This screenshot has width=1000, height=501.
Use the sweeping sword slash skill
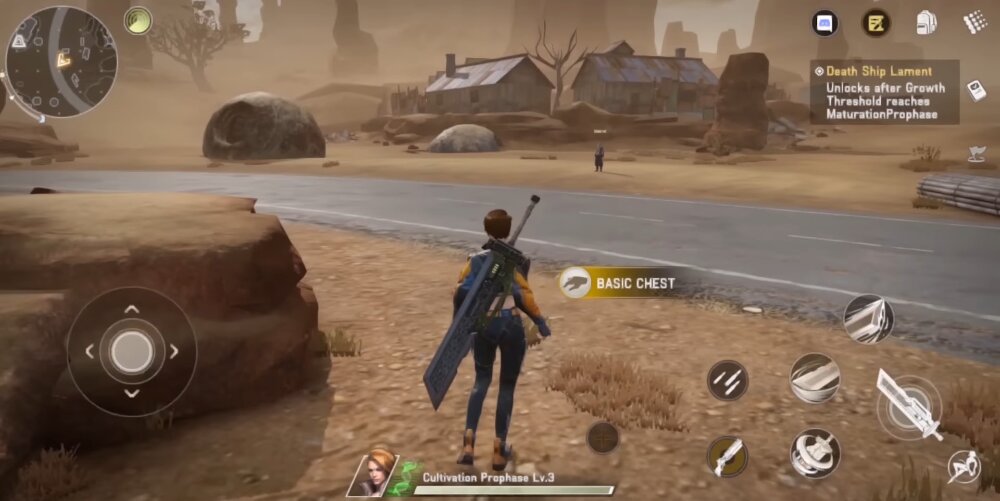point(815,378)
